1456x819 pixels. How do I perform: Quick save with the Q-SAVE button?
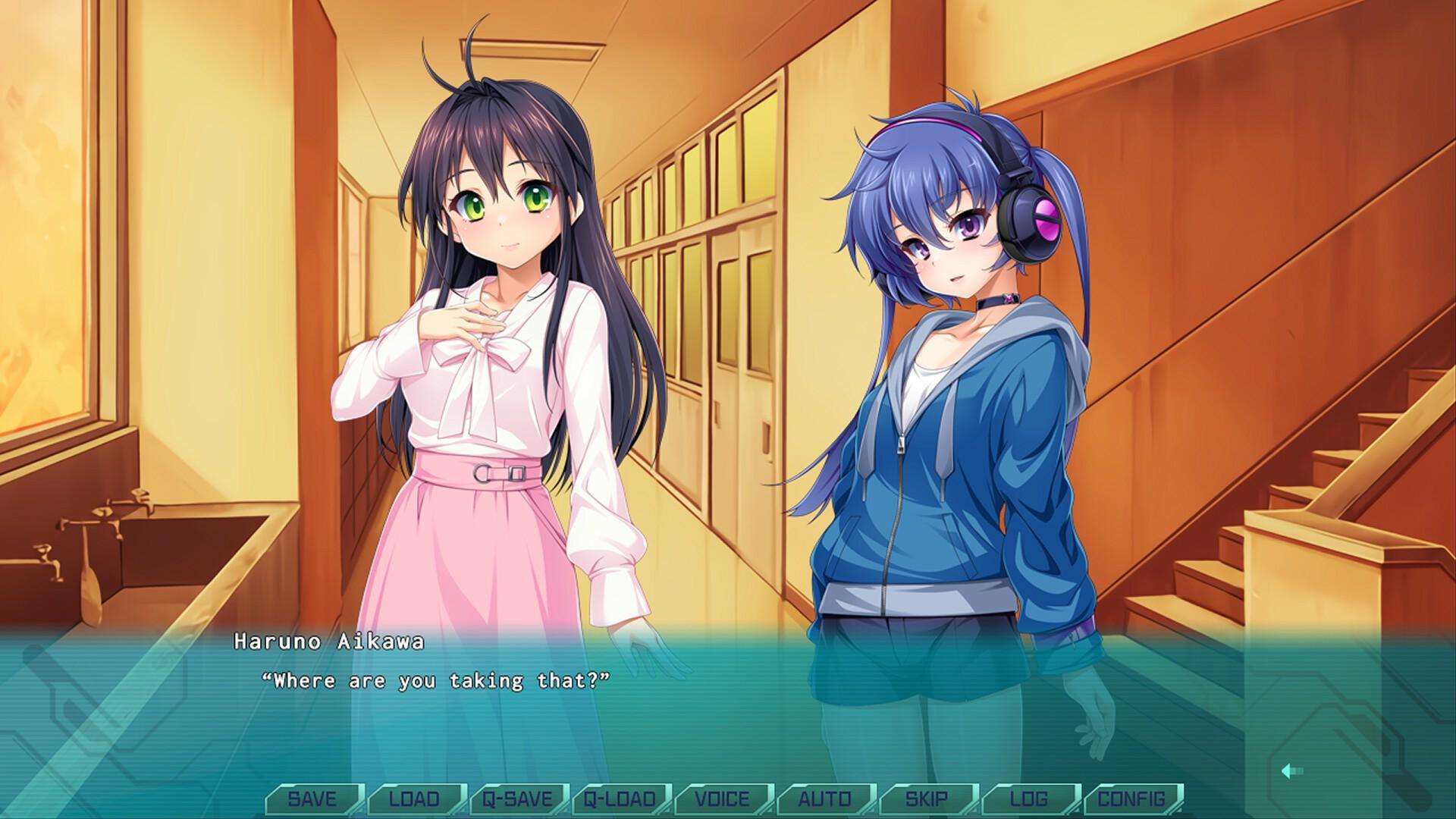[x=516, y=798]
